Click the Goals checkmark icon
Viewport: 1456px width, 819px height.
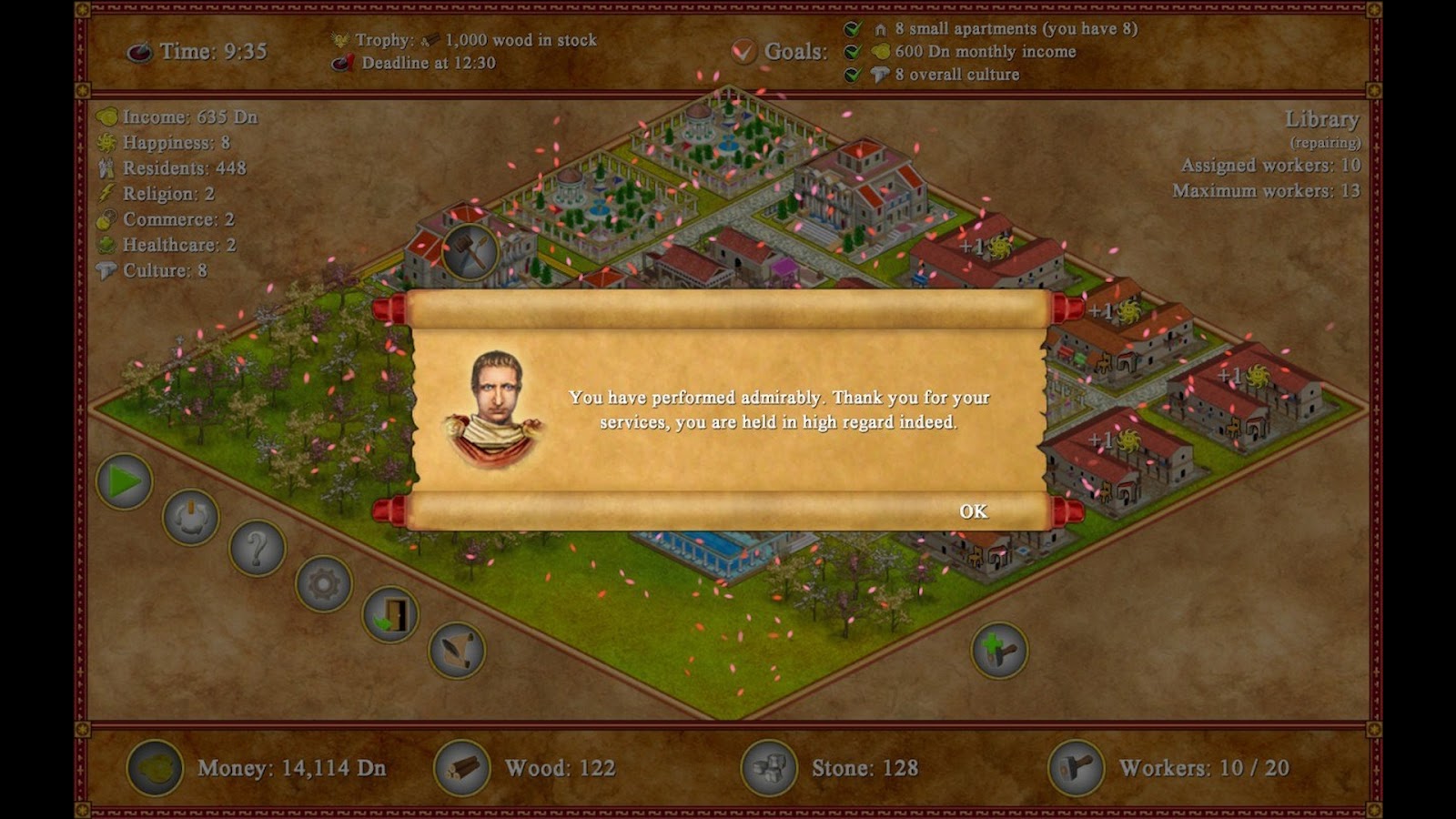743,51
